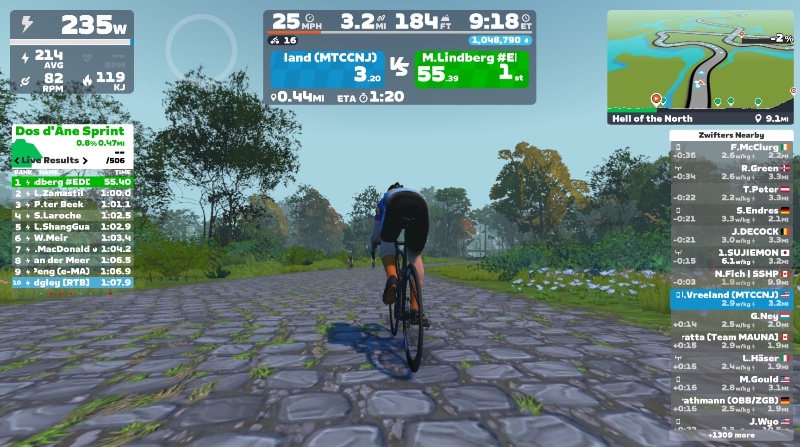The width and height of the screenshot is (800, 447).
Task: Click the Dos d'Âne Sprint segment header
Action: tap(71, 132)
